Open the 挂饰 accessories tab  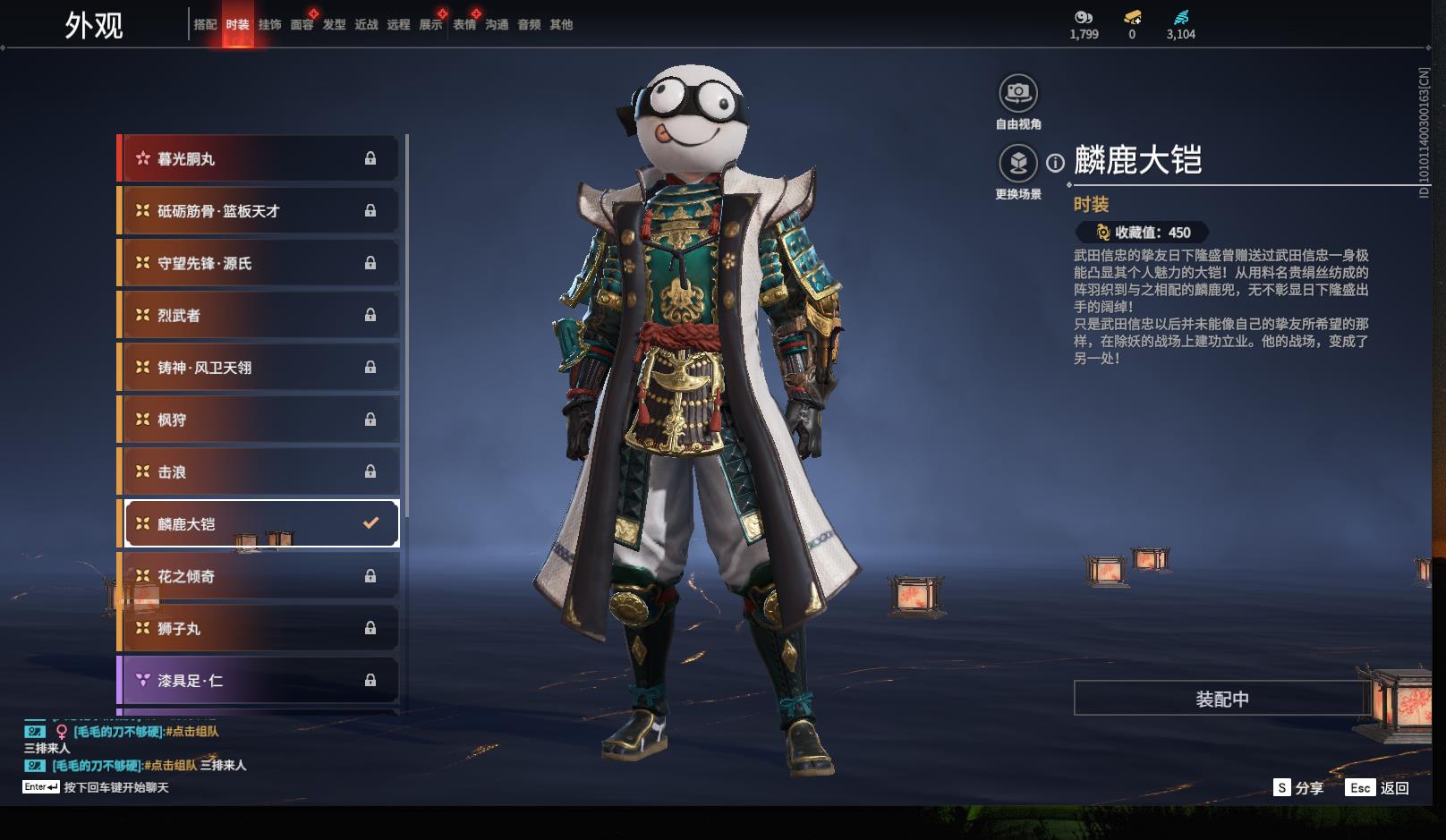(269, 25)
